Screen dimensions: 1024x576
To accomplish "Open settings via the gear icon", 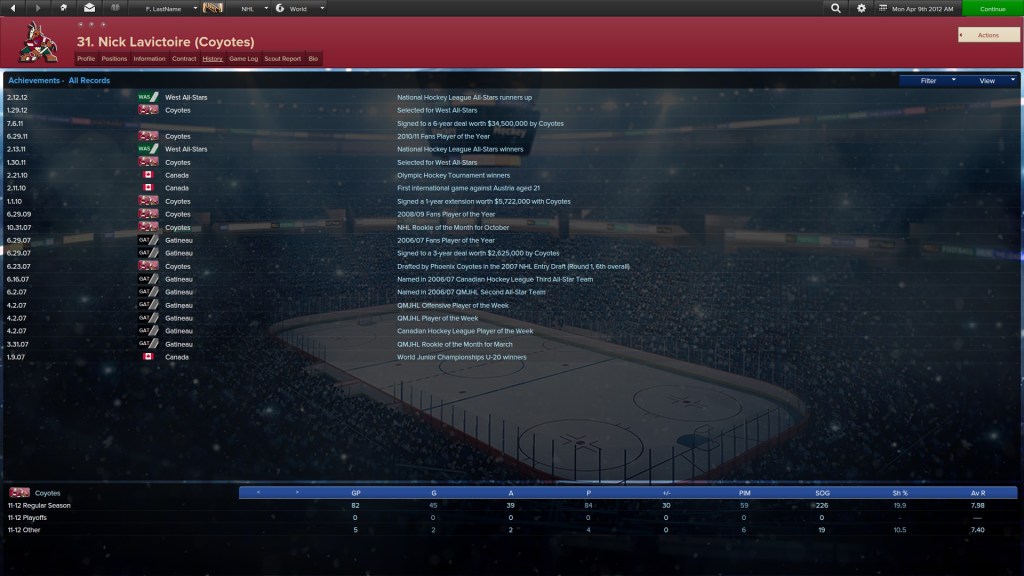I will click(x=862, y=8).
